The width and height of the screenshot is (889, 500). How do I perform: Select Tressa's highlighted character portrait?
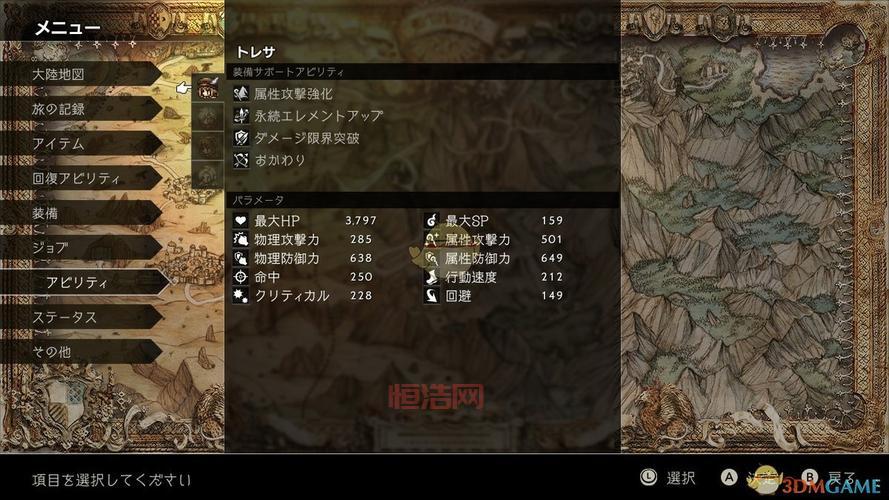(208, 89)
